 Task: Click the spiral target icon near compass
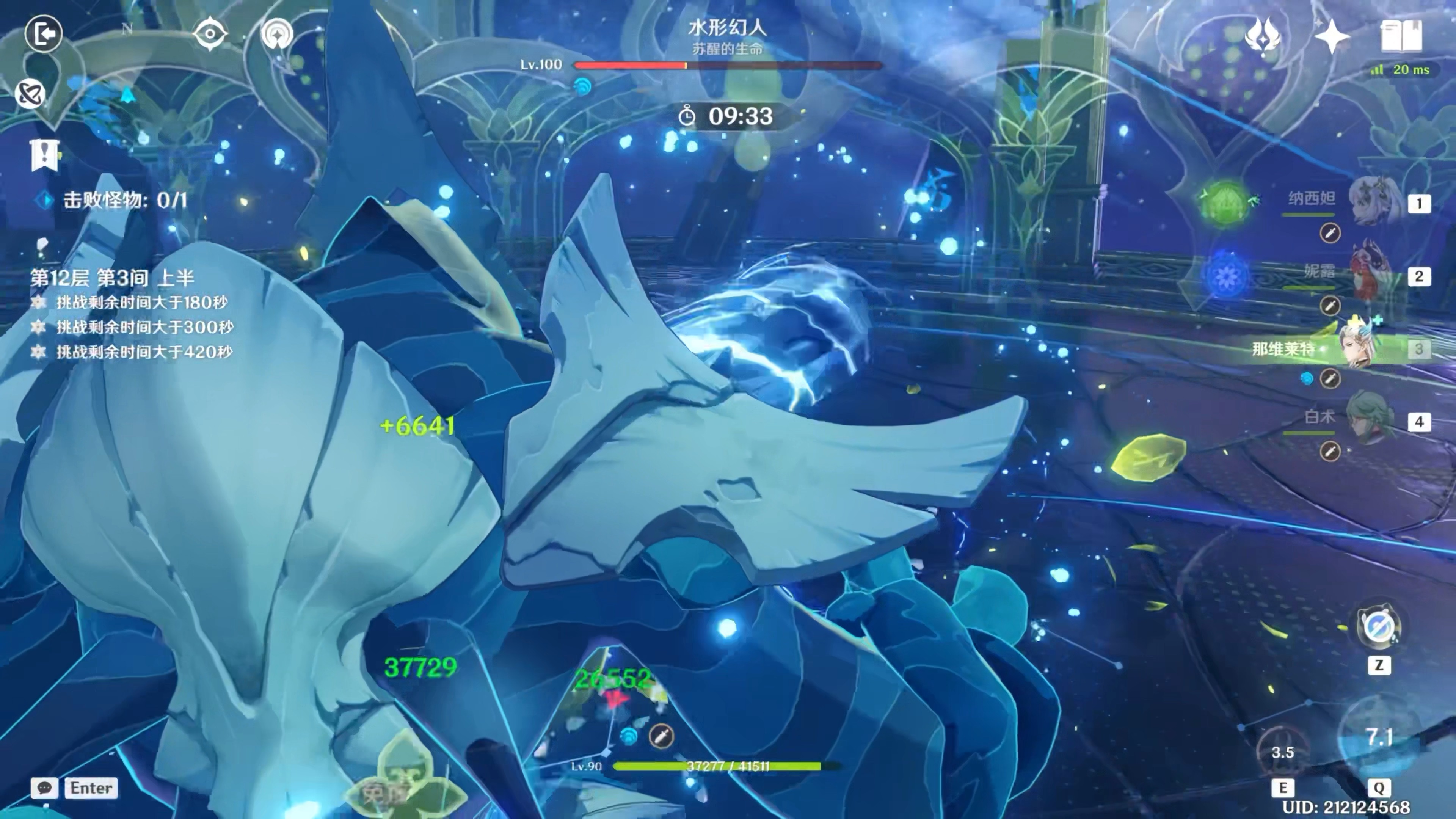pos(277,34)
